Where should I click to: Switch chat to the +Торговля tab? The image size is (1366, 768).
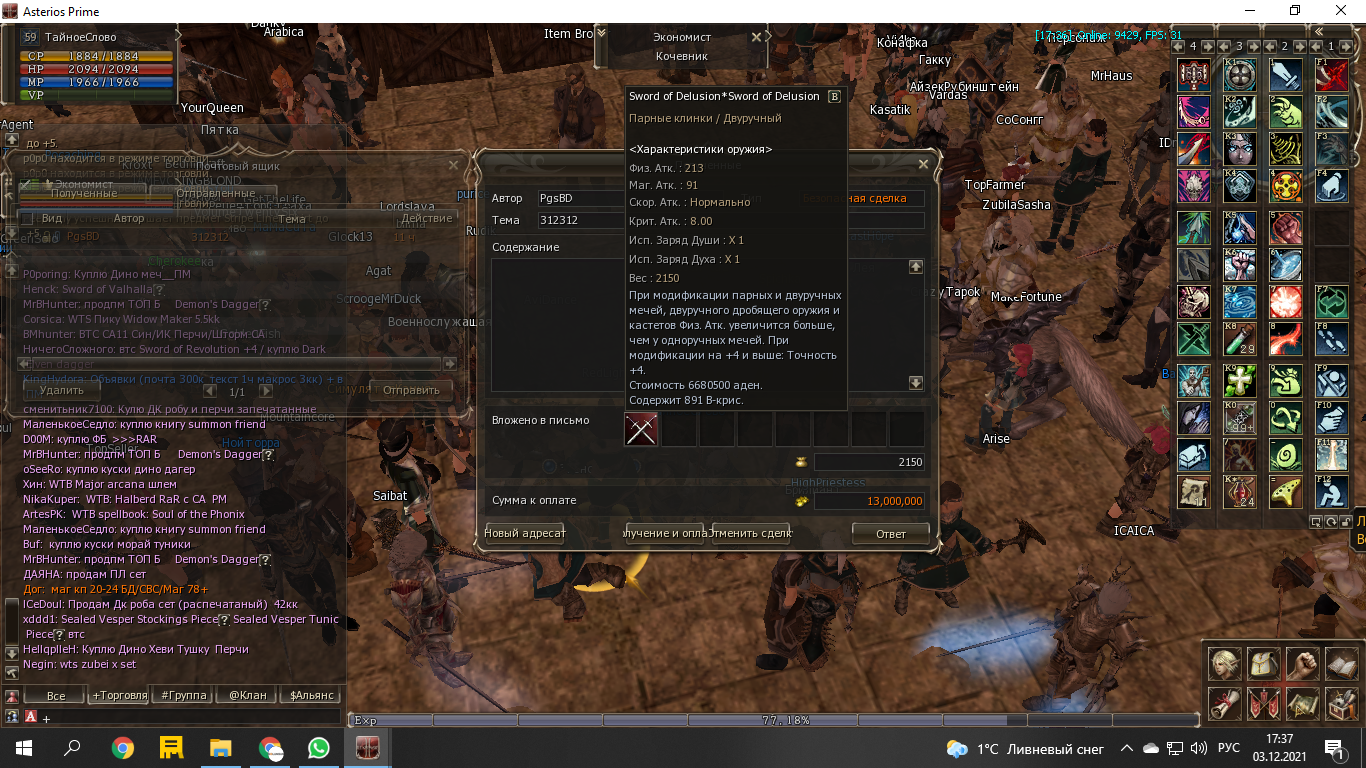coord(120,695)
